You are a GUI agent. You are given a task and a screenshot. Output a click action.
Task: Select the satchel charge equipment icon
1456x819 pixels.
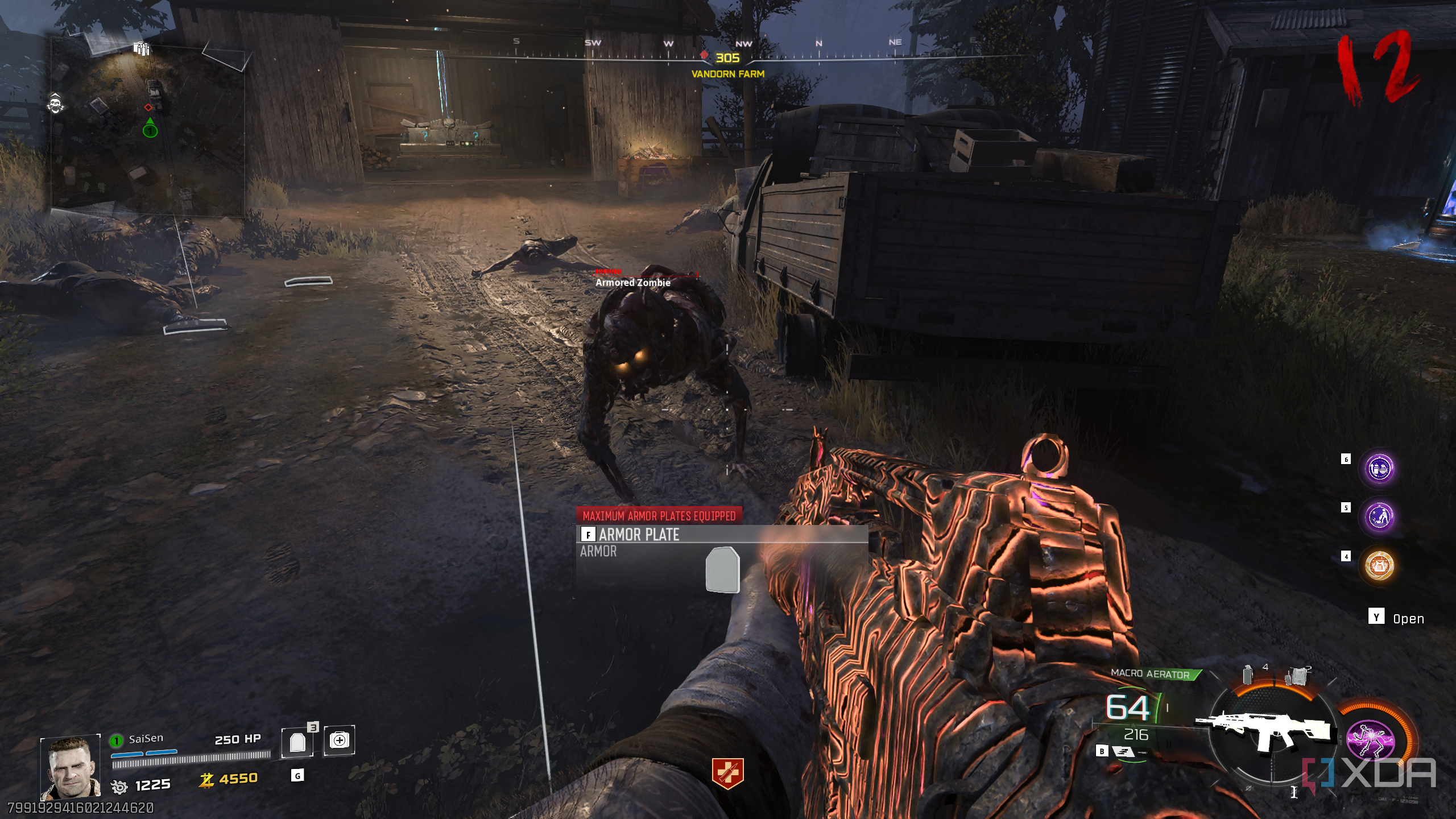(x=1296, y=676)
